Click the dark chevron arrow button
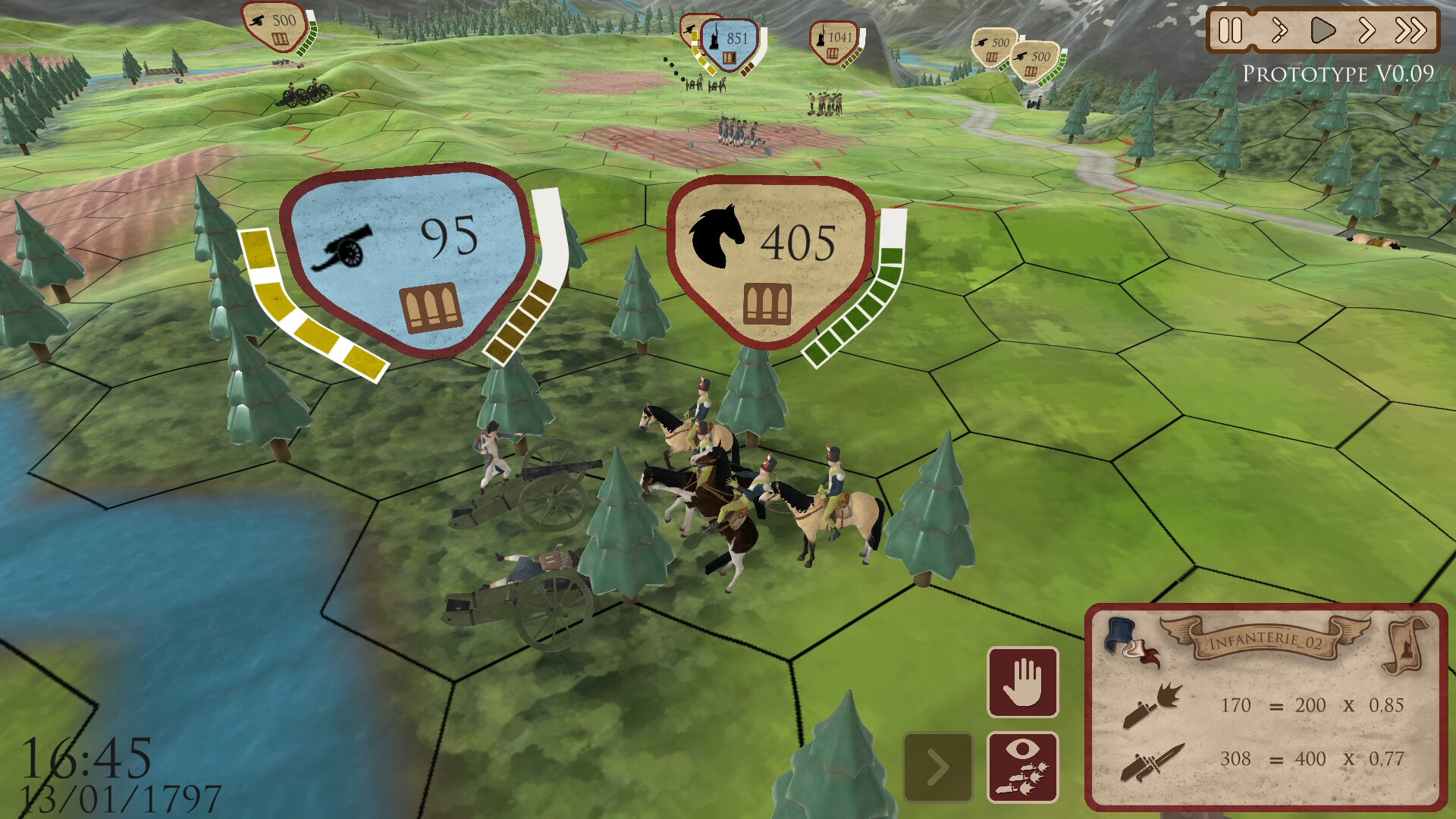This screenshot has width=1456, height=819. (x=938, y=767)
